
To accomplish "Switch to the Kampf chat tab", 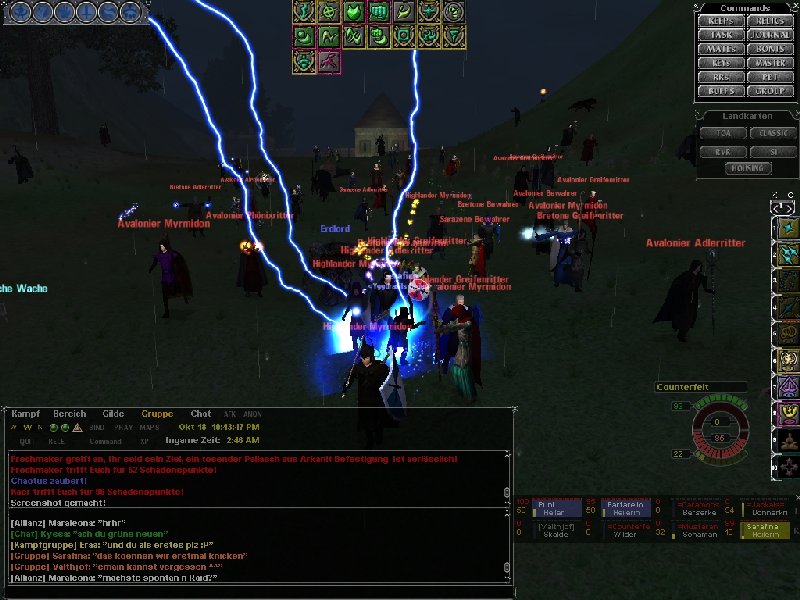I will pos(27,413).
